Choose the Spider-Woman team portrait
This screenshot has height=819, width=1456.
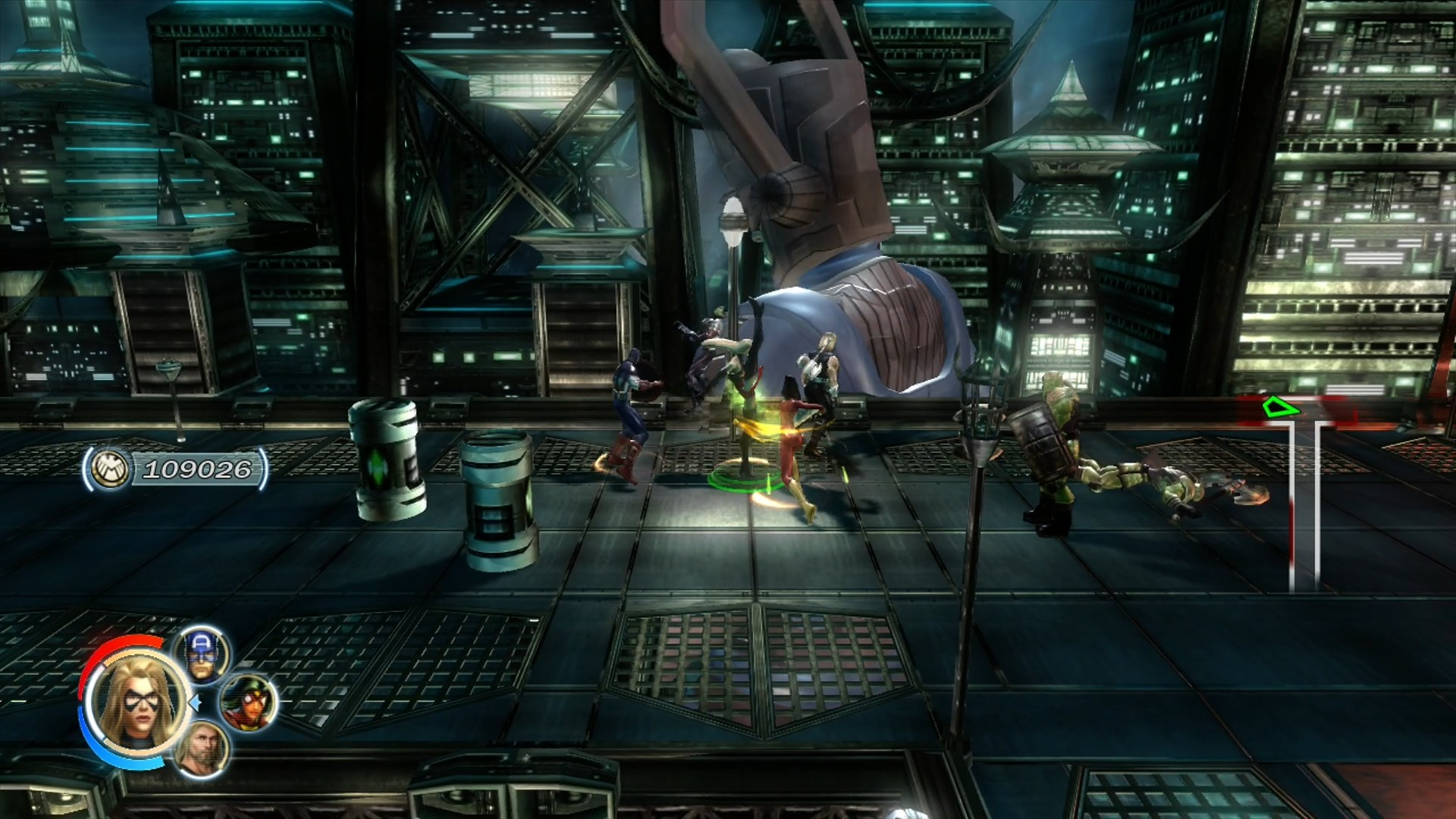point(247,702)
